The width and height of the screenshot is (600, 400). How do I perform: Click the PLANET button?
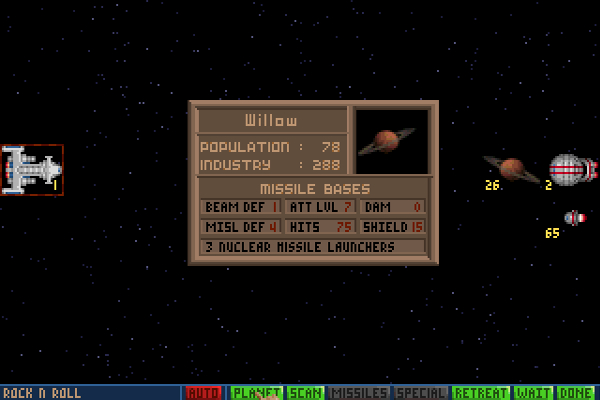(256, 393)
